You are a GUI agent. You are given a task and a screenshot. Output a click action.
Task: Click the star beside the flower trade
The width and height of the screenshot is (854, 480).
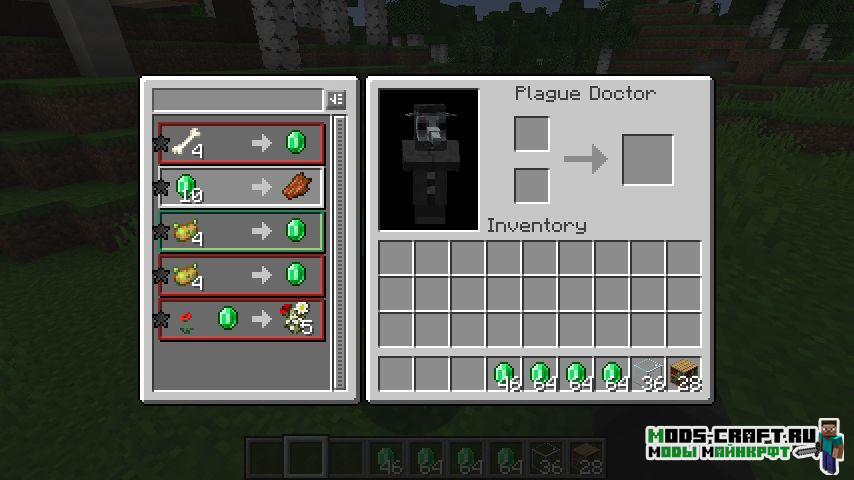point(159,320)
